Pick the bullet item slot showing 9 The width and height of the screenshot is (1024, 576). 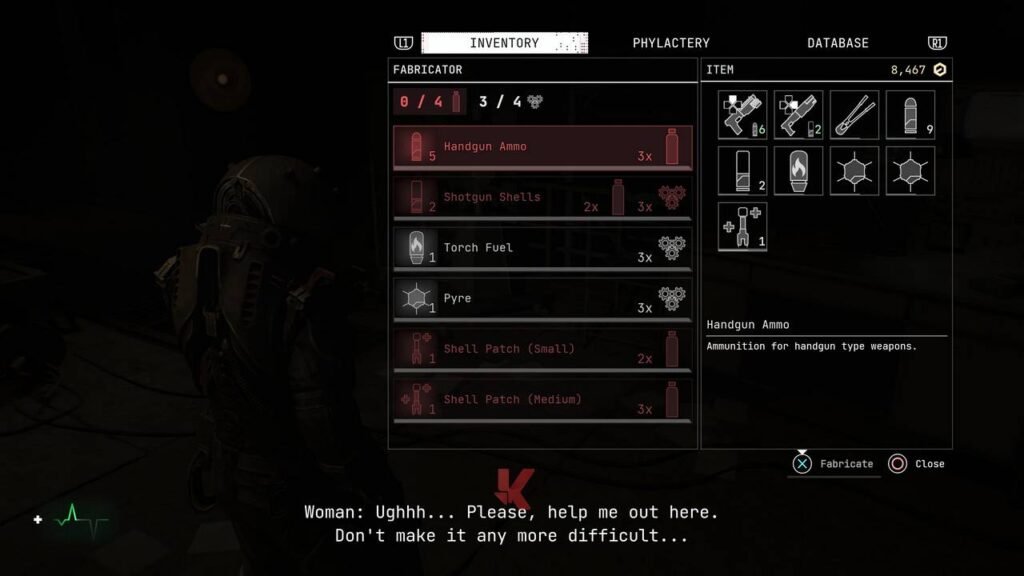click(910, 115)
